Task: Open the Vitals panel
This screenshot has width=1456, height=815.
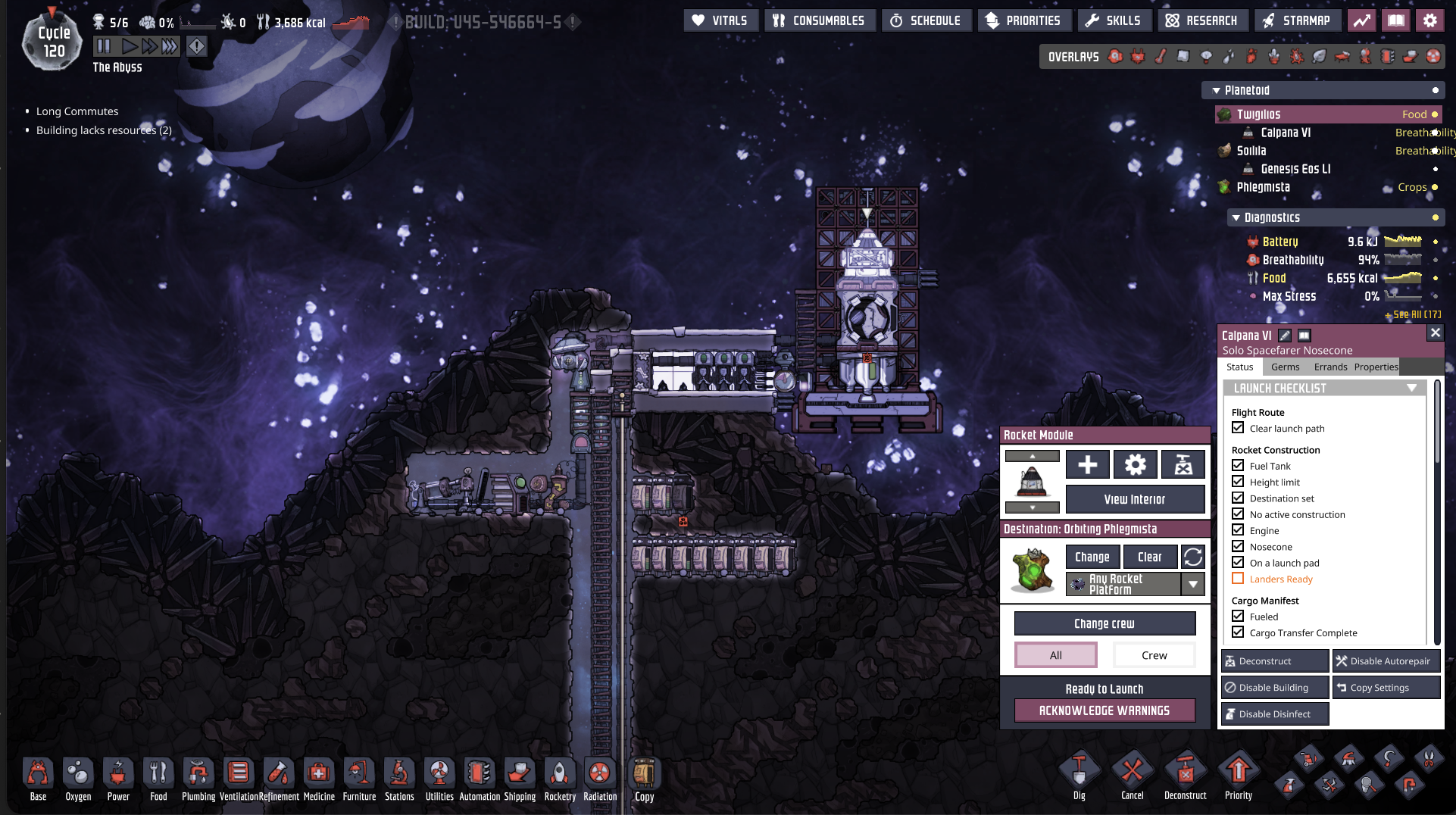Action: pyautogui.click(x=720, y=20)
